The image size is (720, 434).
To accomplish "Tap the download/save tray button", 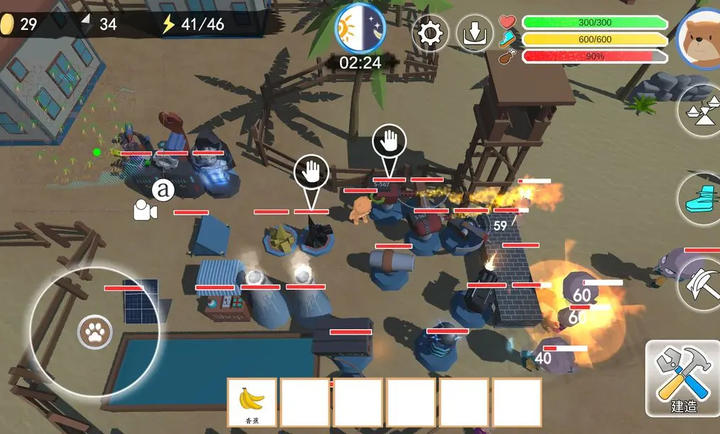I will pos(475,34).
